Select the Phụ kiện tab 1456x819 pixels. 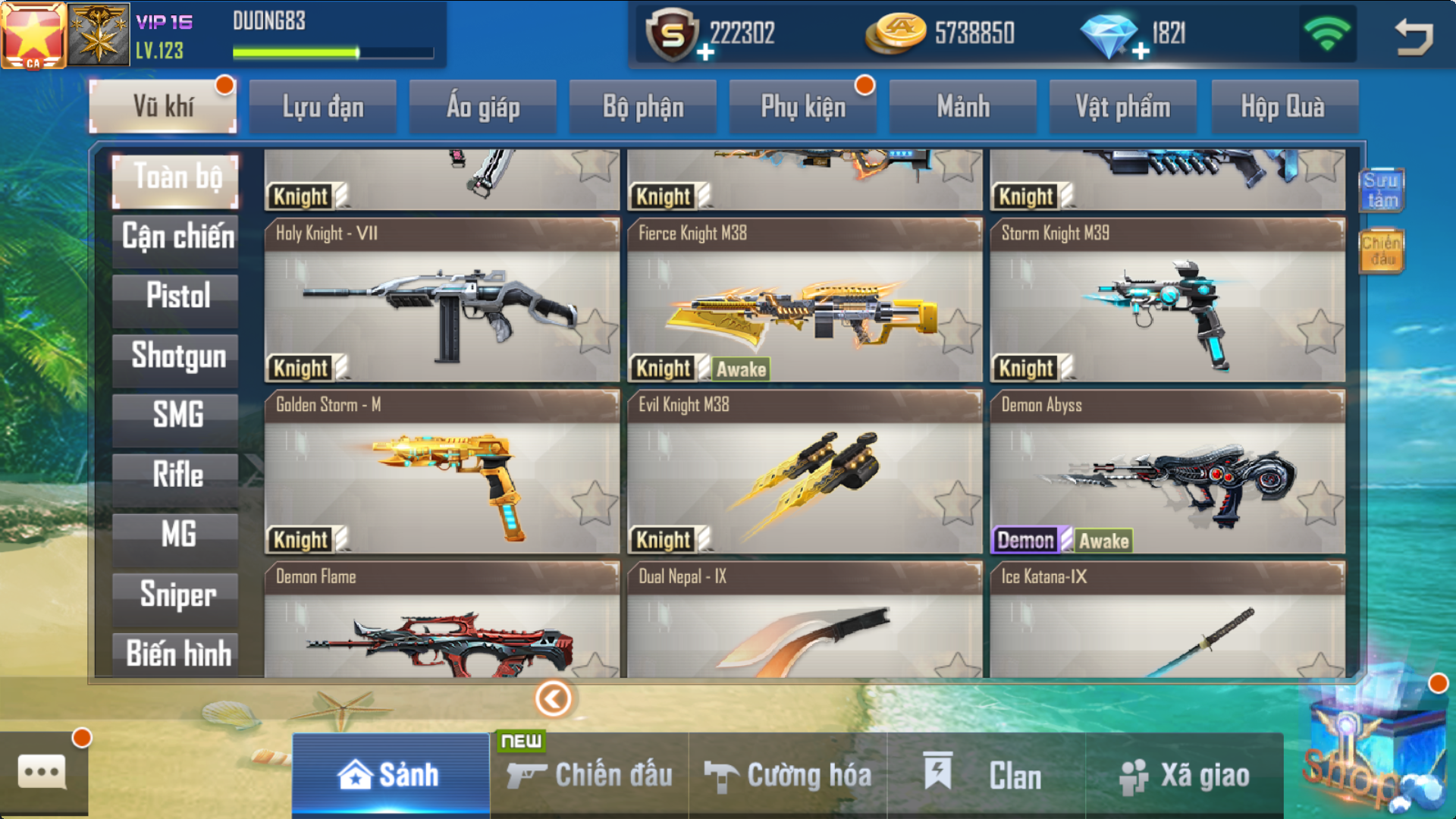point(803,107)
